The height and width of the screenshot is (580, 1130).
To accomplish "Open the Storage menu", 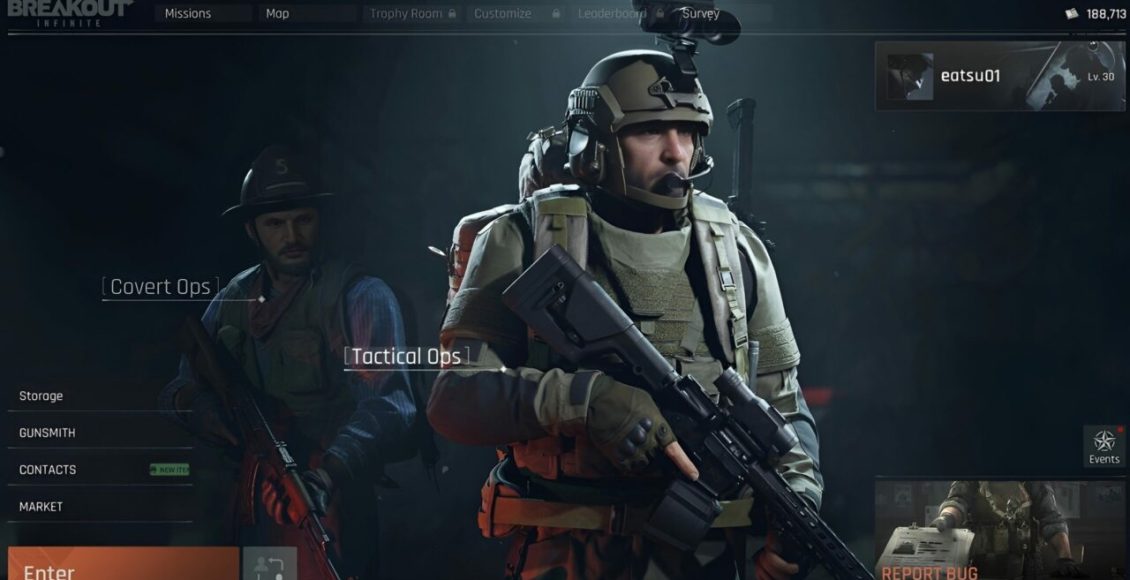I will tap(41, 396).
